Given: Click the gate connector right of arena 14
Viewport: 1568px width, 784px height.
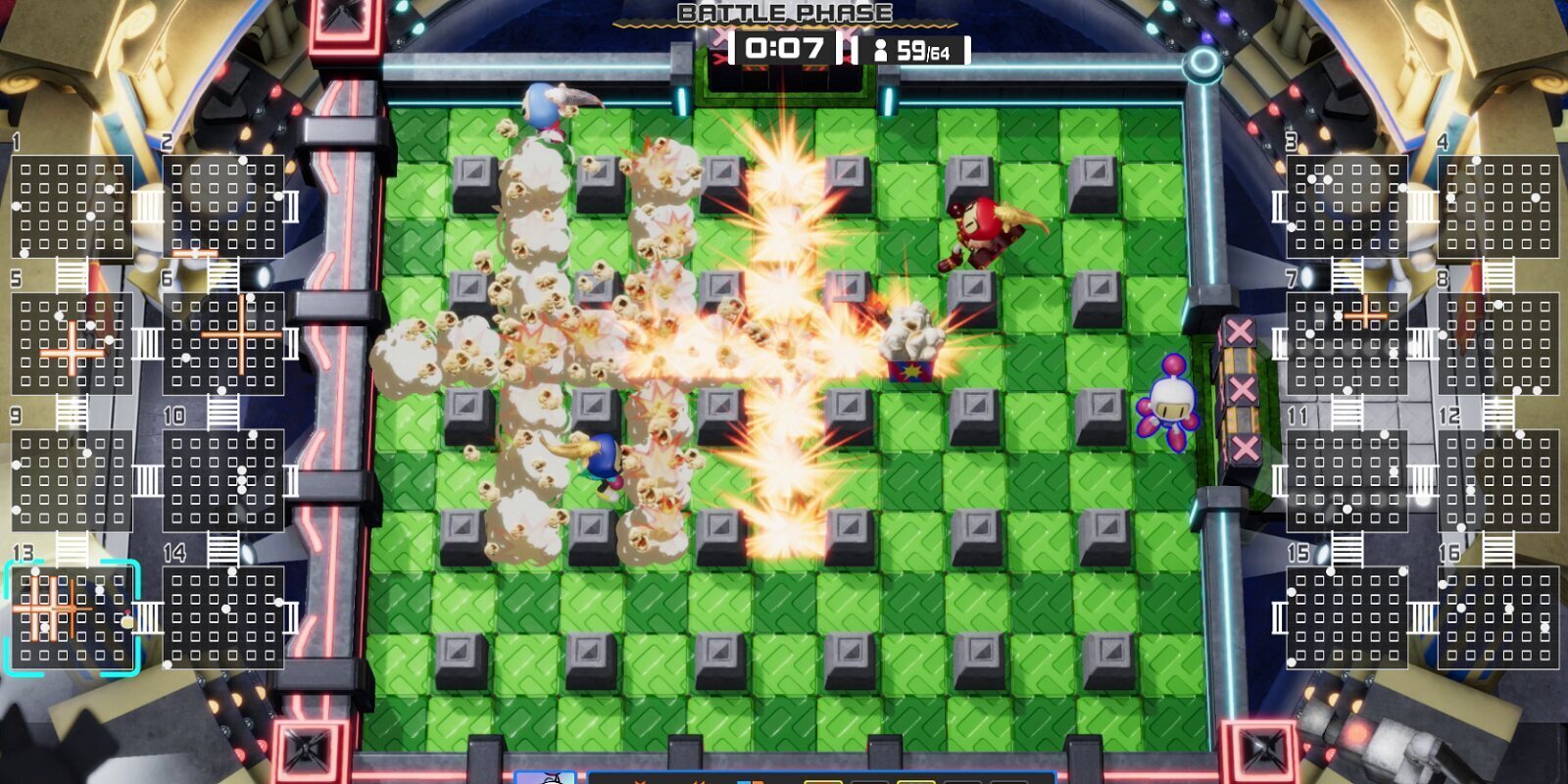Looking at the screenshot, I should click(x=291, y=618).
